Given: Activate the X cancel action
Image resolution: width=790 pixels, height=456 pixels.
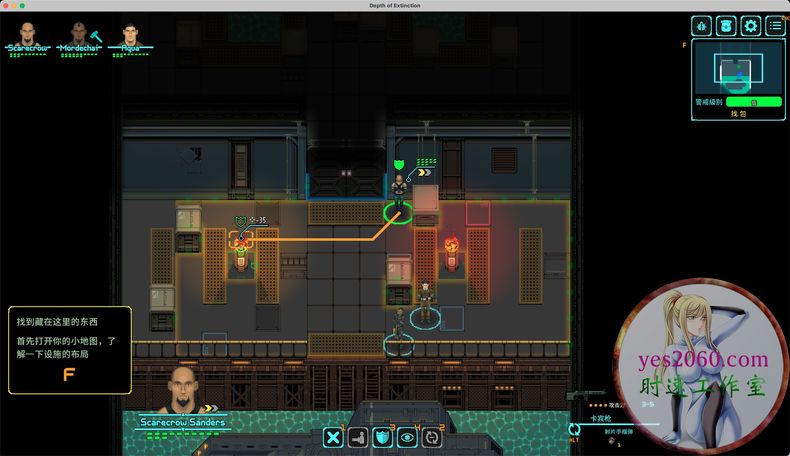Looking at the screenshot, I should click(x=334, y=436).
